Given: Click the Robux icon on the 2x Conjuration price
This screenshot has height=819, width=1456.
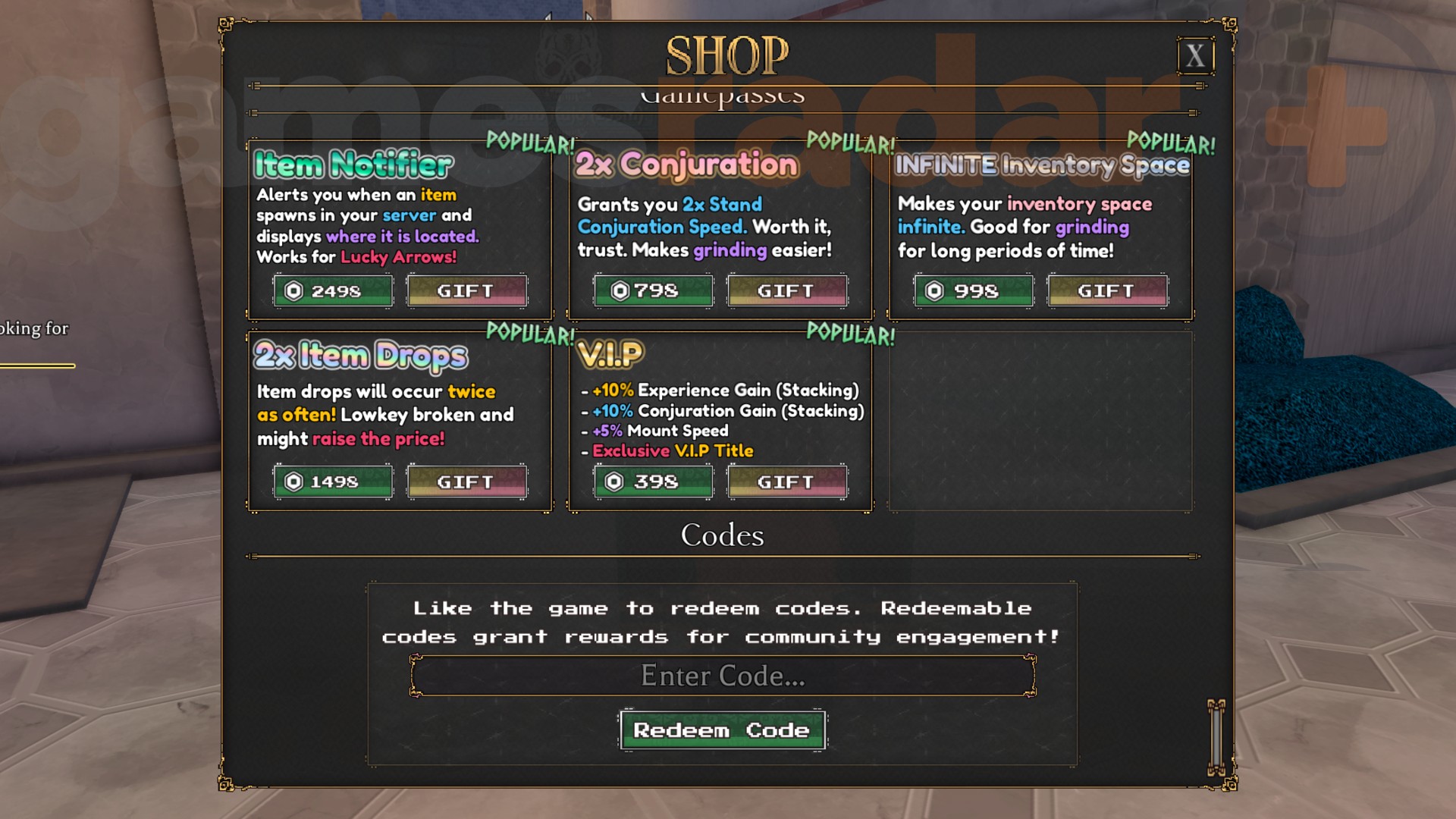Looking at the screenshot, I should (x=617, y=290).
